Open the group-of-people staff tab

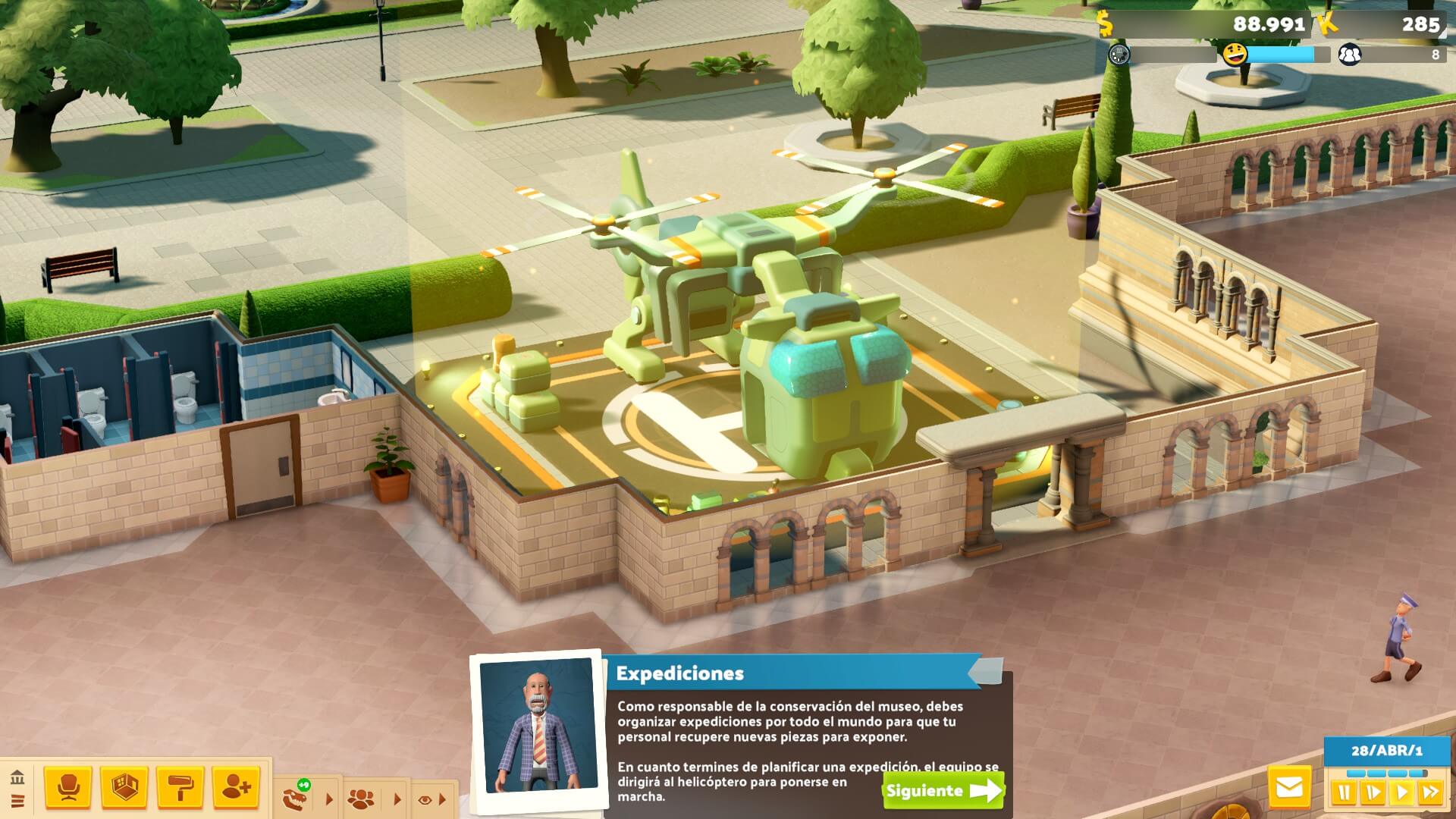click(x=361, y=799)
